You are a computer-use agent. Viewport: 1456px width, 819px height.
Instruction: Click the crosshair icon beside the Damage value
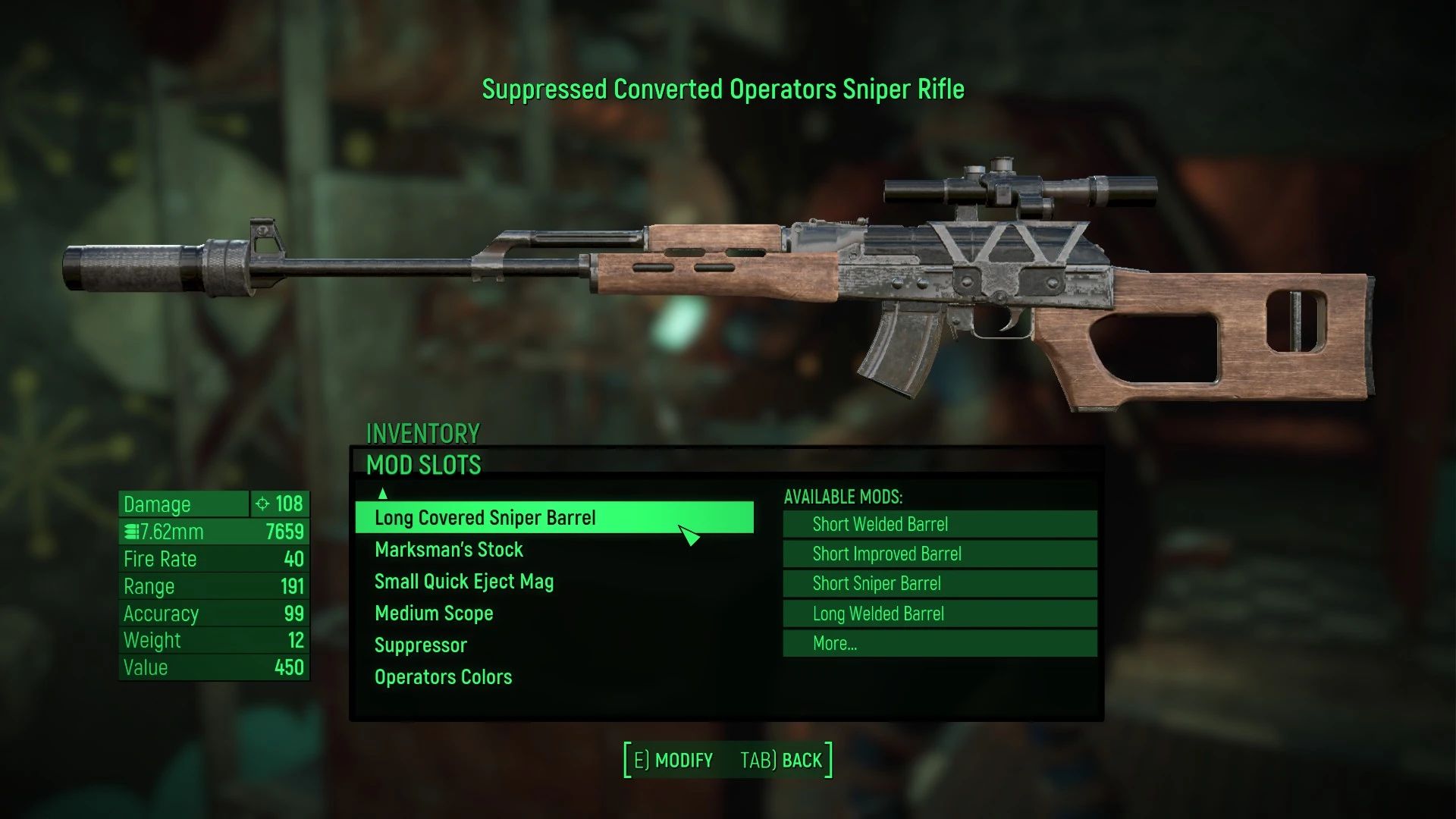pyautogui.click(x=261, y=504)
